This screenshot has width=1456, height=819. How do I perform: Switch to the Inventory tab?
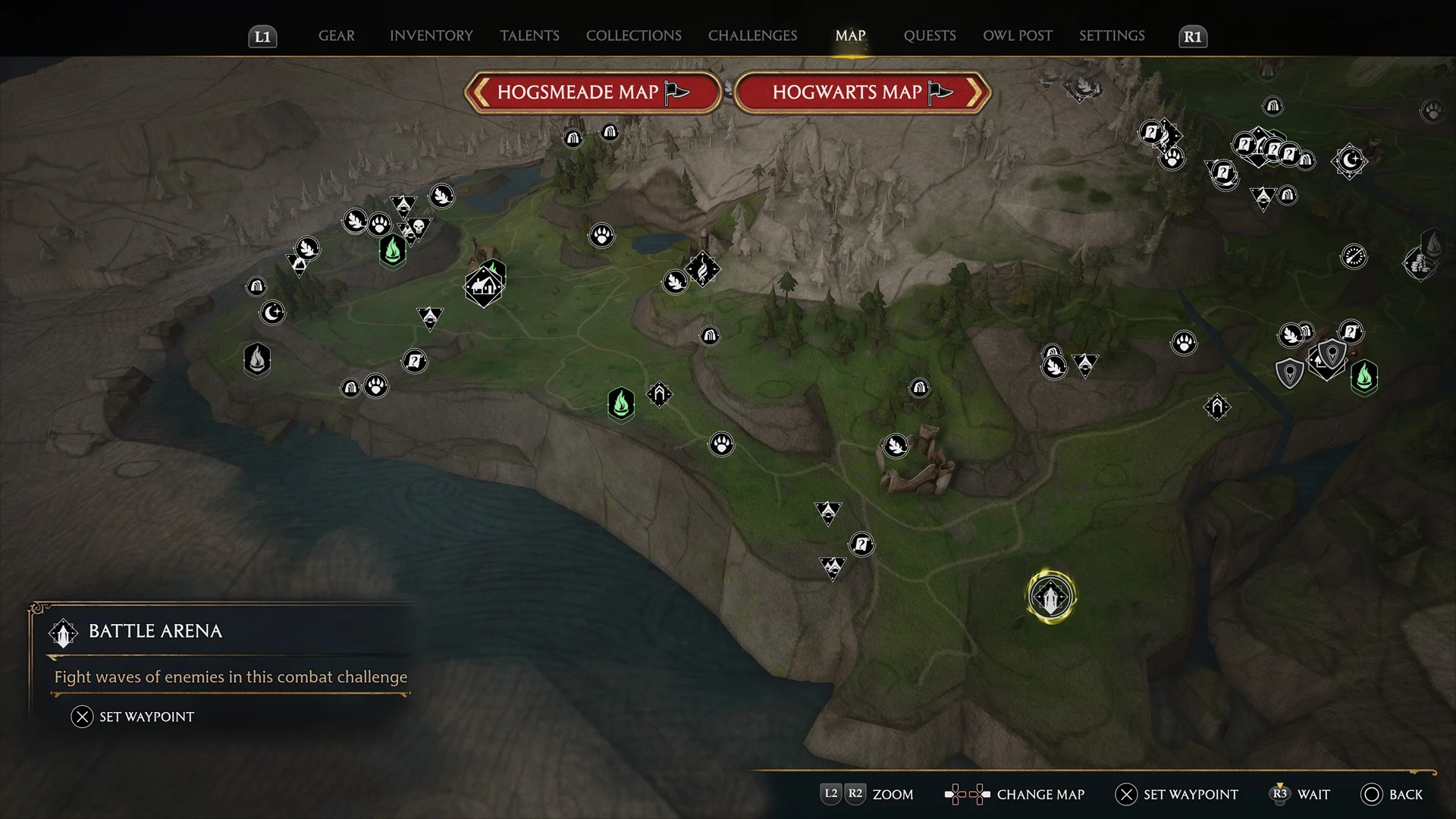click(431, 36)
